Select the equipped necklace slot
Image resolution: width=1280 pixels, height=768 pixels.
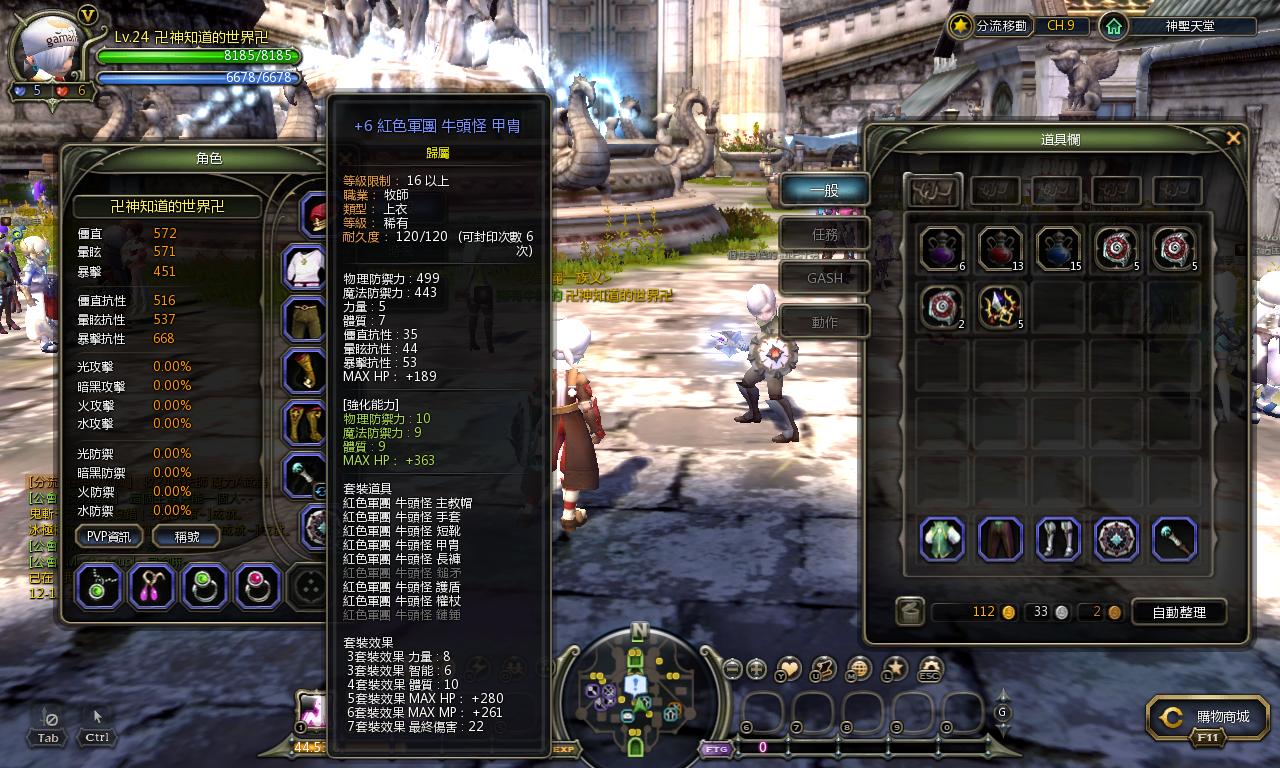(x=99, y=586)
